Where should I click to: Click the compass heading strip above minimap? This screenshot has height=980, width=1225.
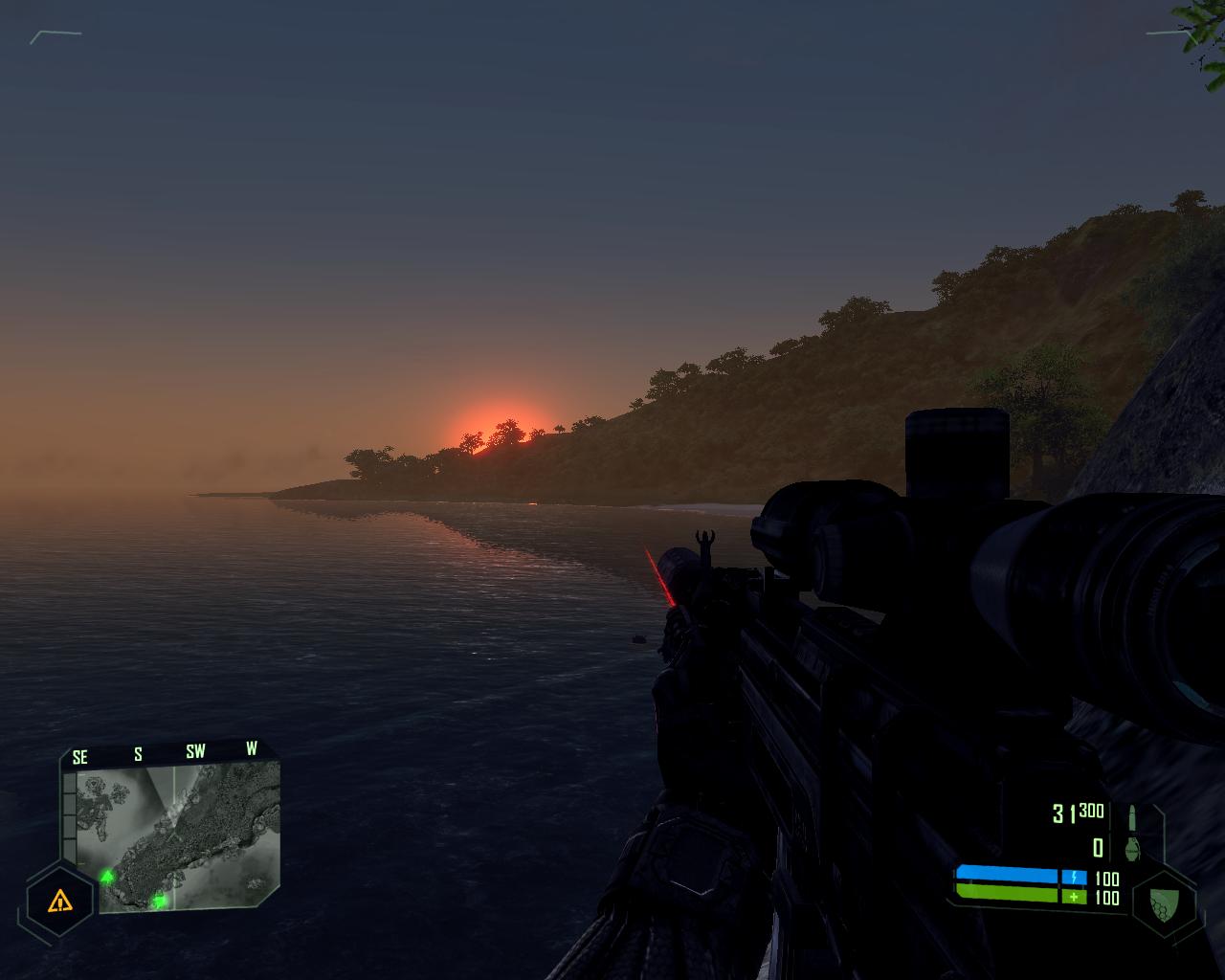[x=165, y=752]
